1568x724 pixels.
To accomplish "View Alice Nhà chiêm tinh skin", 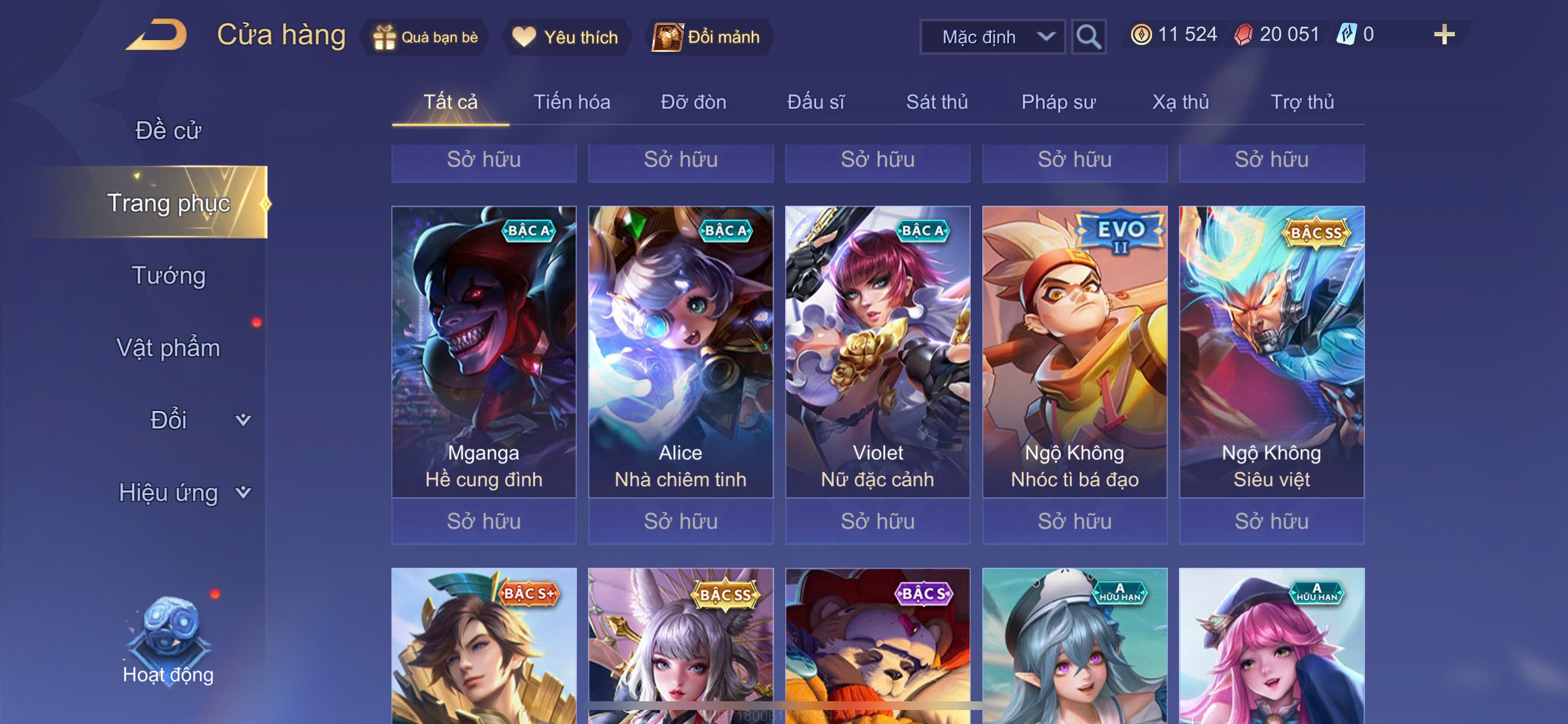I will (x=681, y=352).
